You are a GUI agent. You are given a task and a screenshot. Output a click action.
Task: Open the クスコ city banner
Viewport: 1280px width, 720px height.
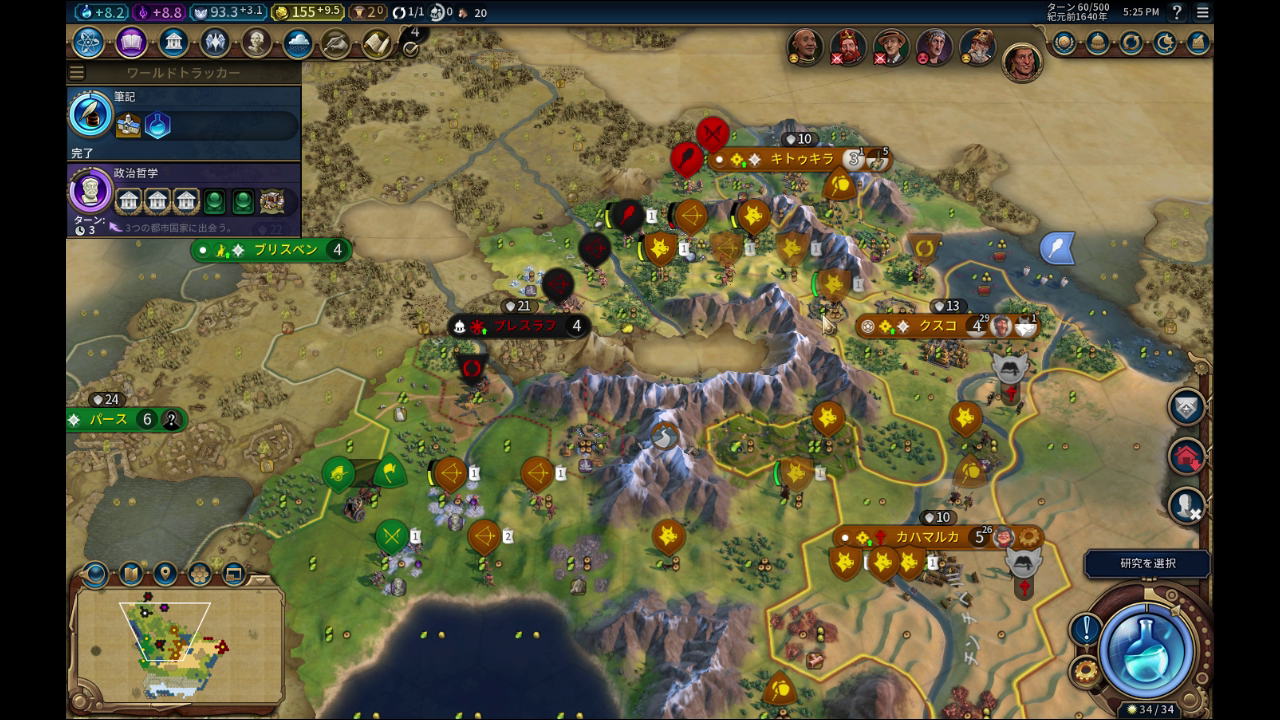click(938, 326)
